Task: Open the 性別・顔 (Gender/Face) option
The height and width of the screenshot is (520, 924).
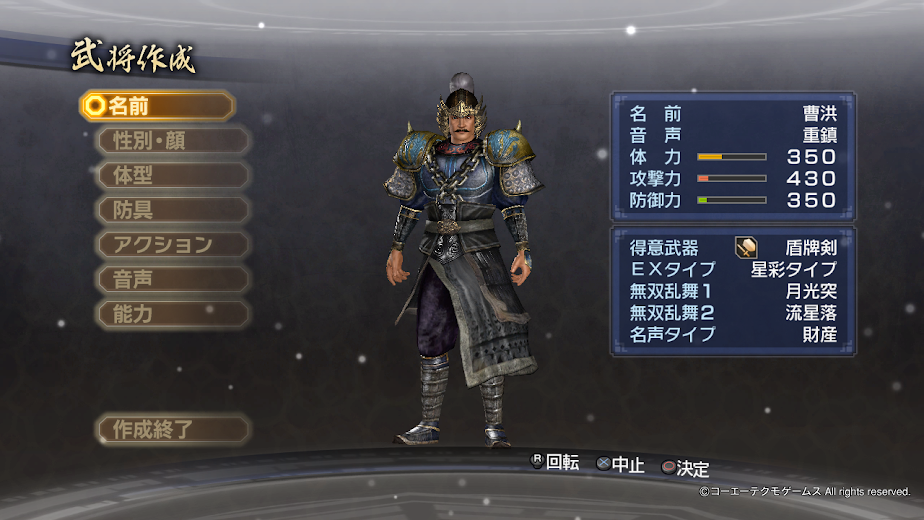Action: click(172, 140)
